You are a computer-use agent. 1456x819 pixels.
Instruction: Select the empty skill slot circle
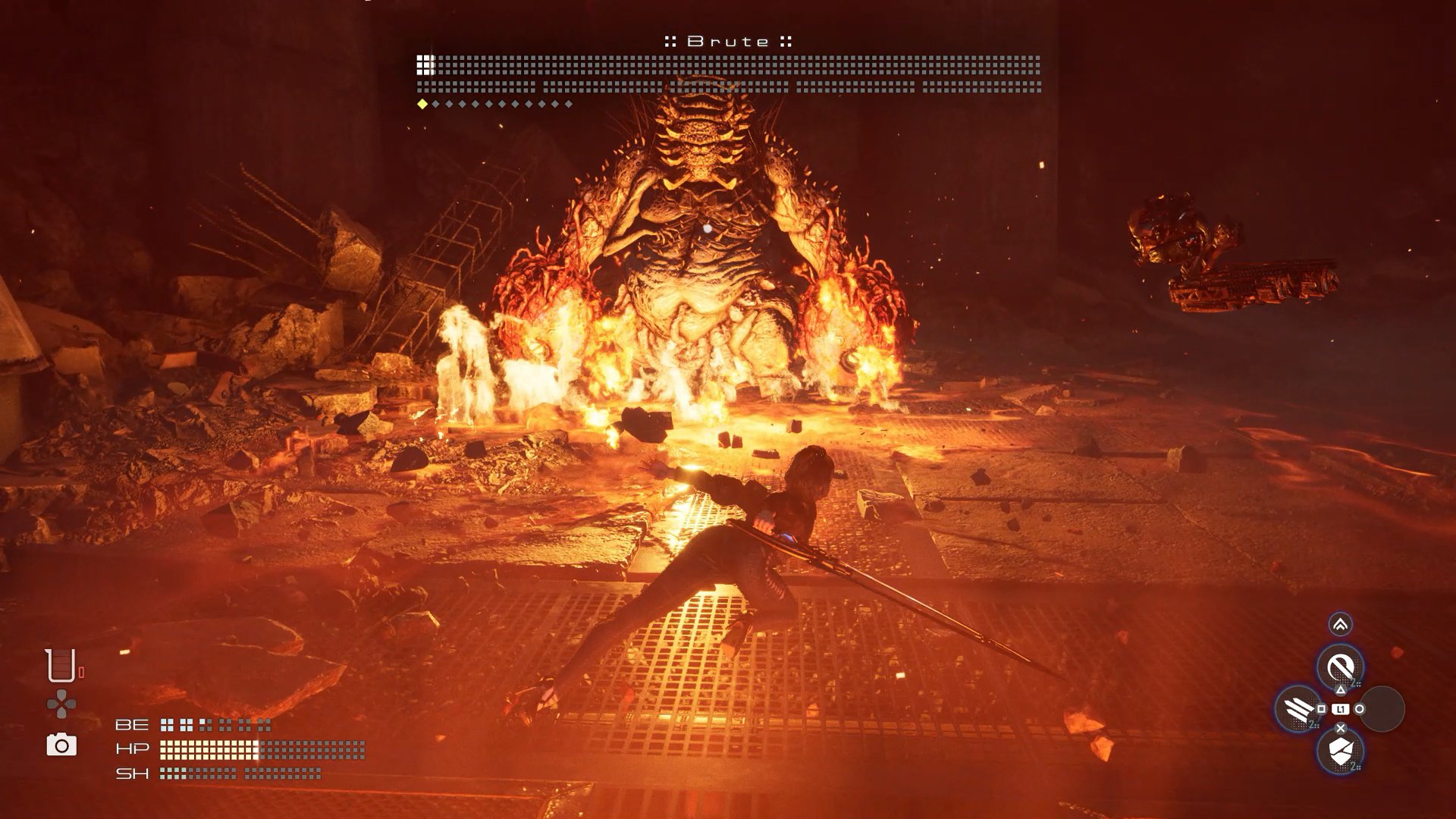coord(1382,709)
